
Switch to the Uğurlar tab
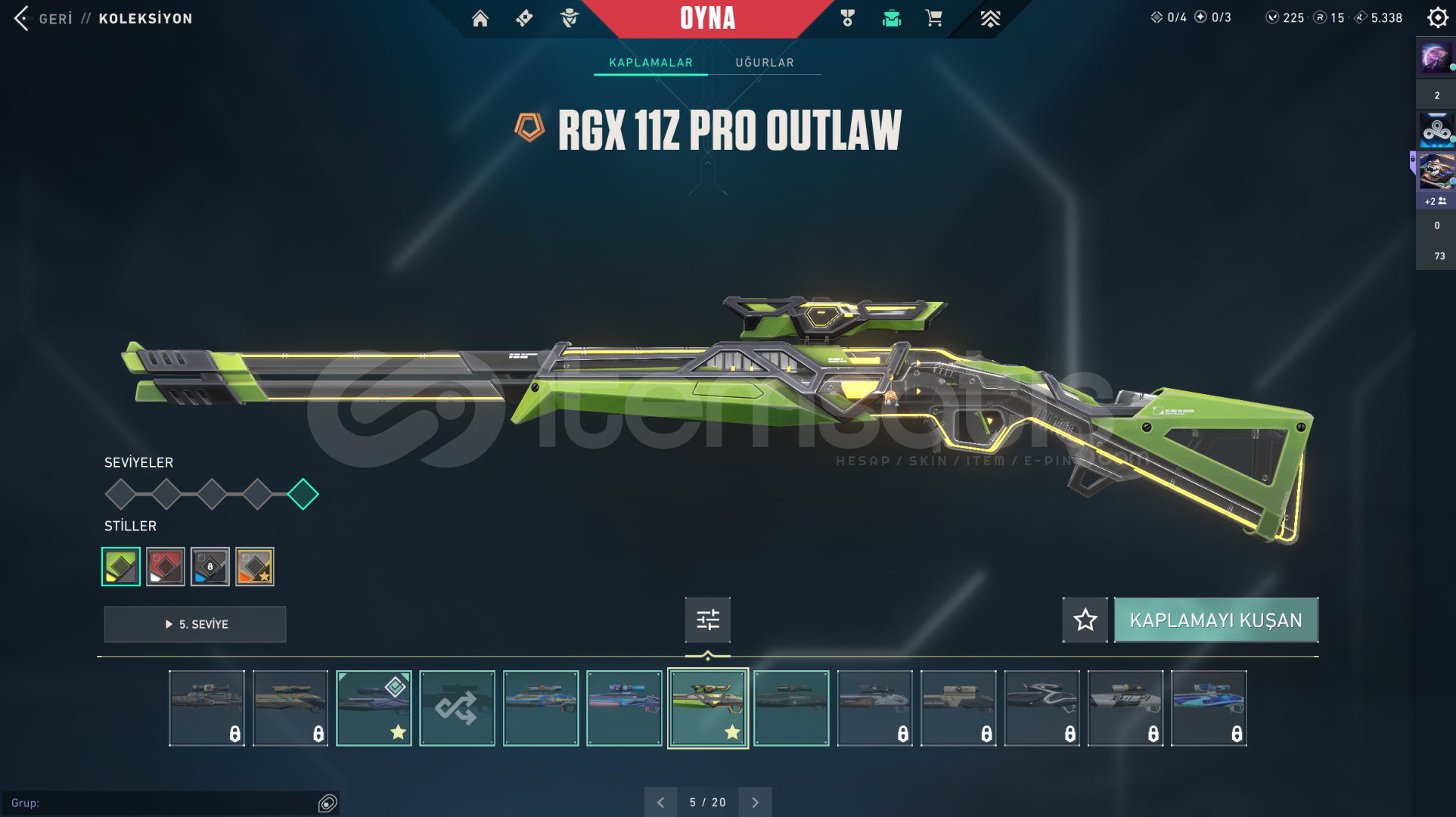[x=765, y=63]
